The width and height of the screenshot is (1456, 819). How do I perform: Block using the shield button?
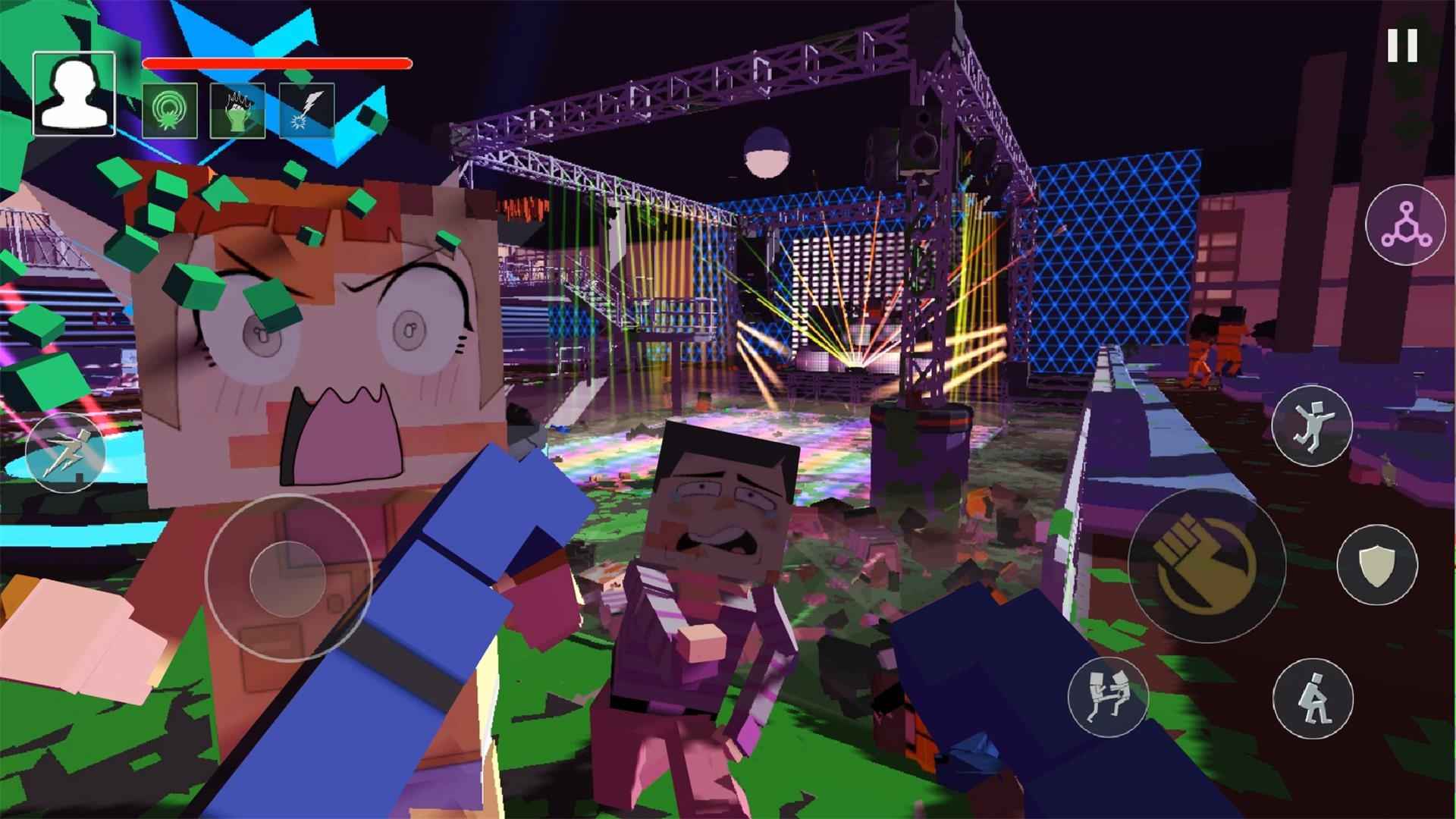pos(1376,565)
